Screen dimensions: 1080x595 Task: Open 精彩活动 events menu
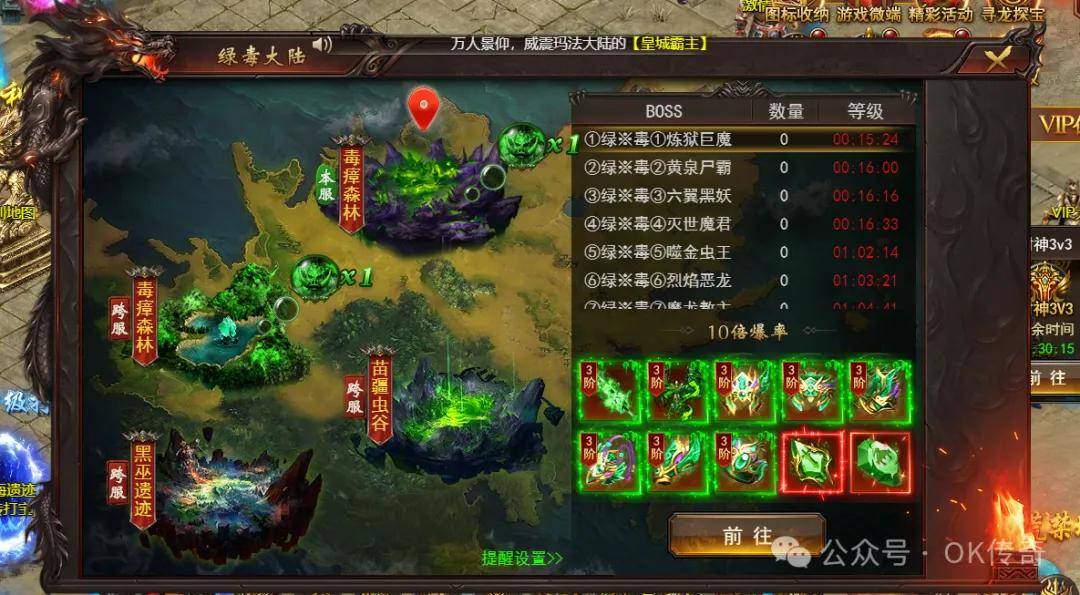[940, 13]
